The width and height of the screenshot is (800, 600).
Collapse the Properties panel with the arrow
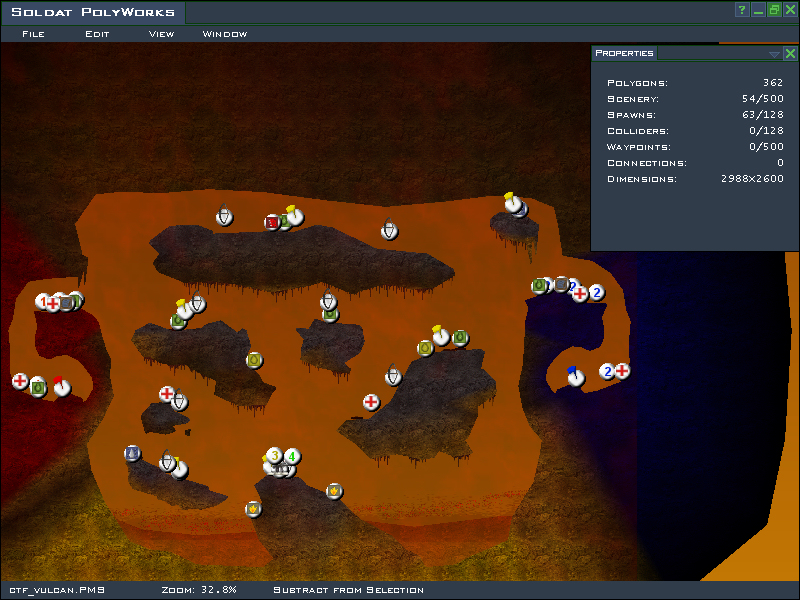pos(774,54)
